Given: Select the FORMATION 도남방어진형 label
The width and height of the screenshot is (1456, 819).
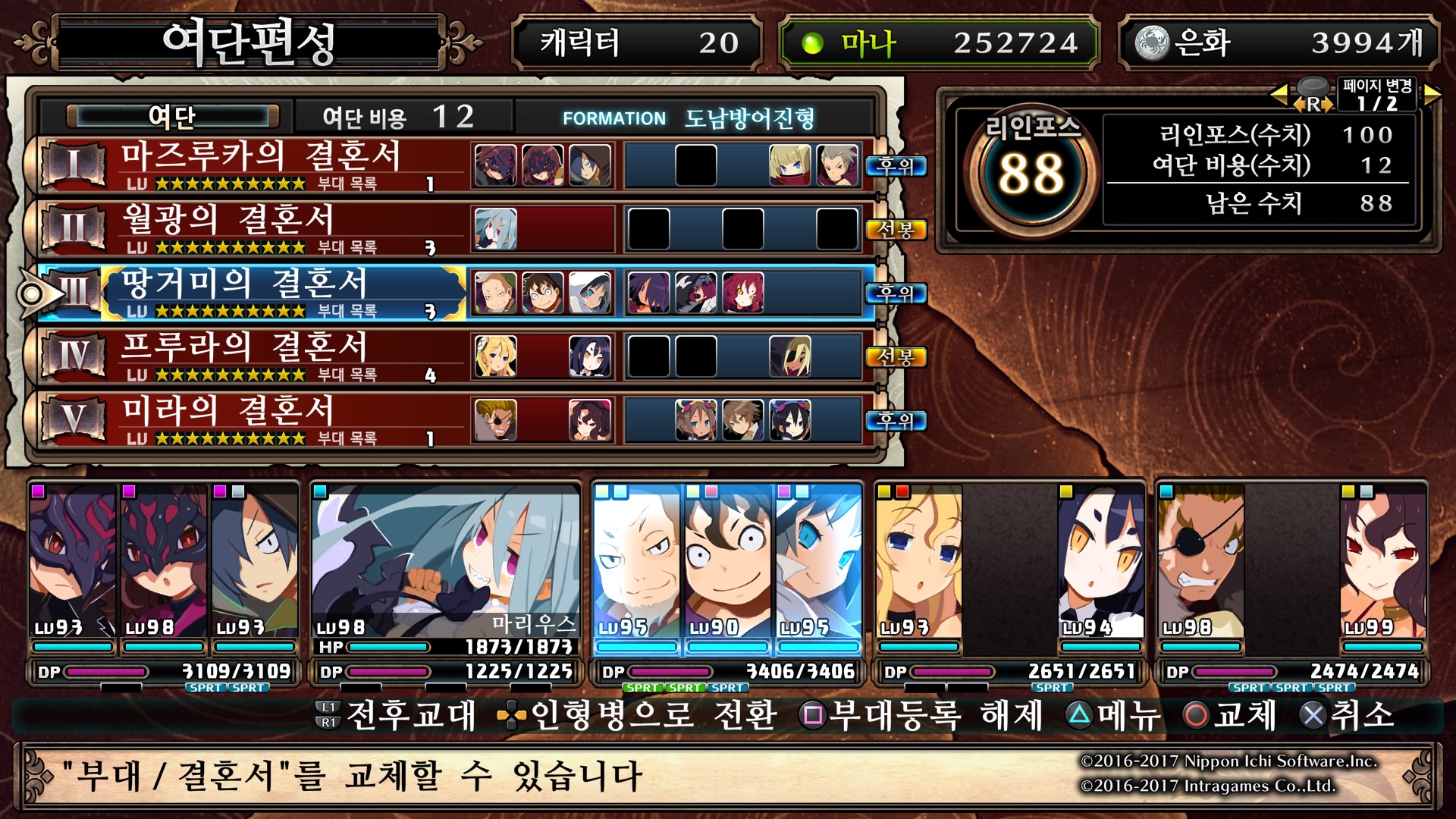Looking at the screenshot, I should tap(689, 118).
